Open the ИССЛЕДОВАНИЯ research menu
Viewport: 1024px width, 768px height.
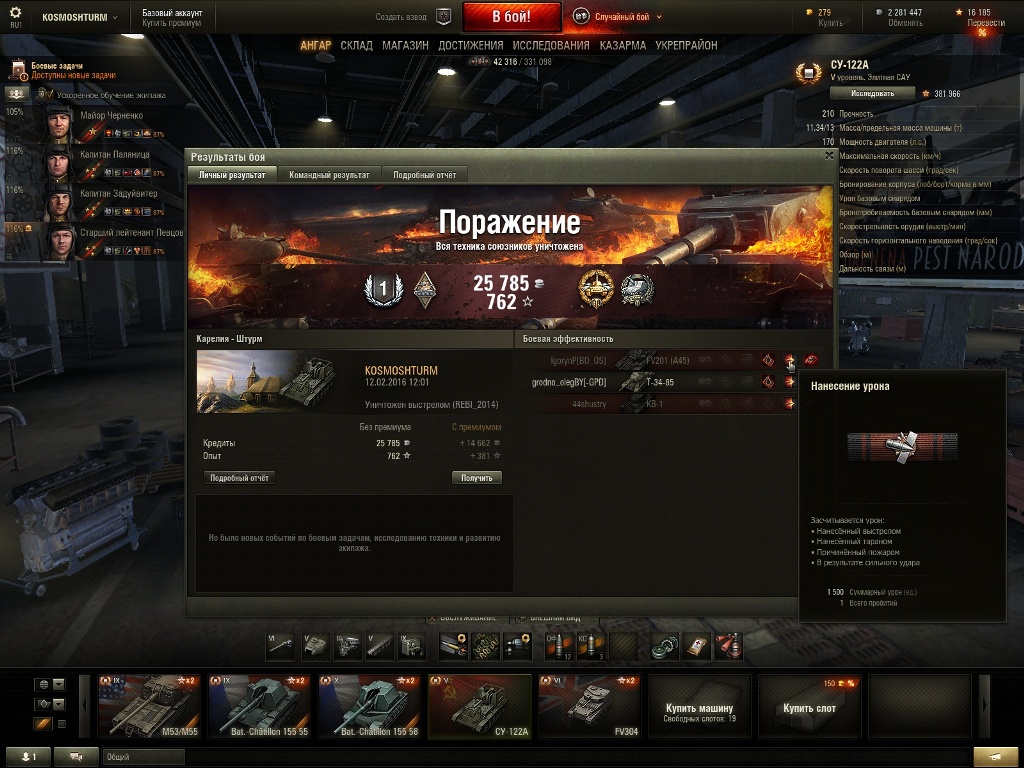[x=551, y=46]
